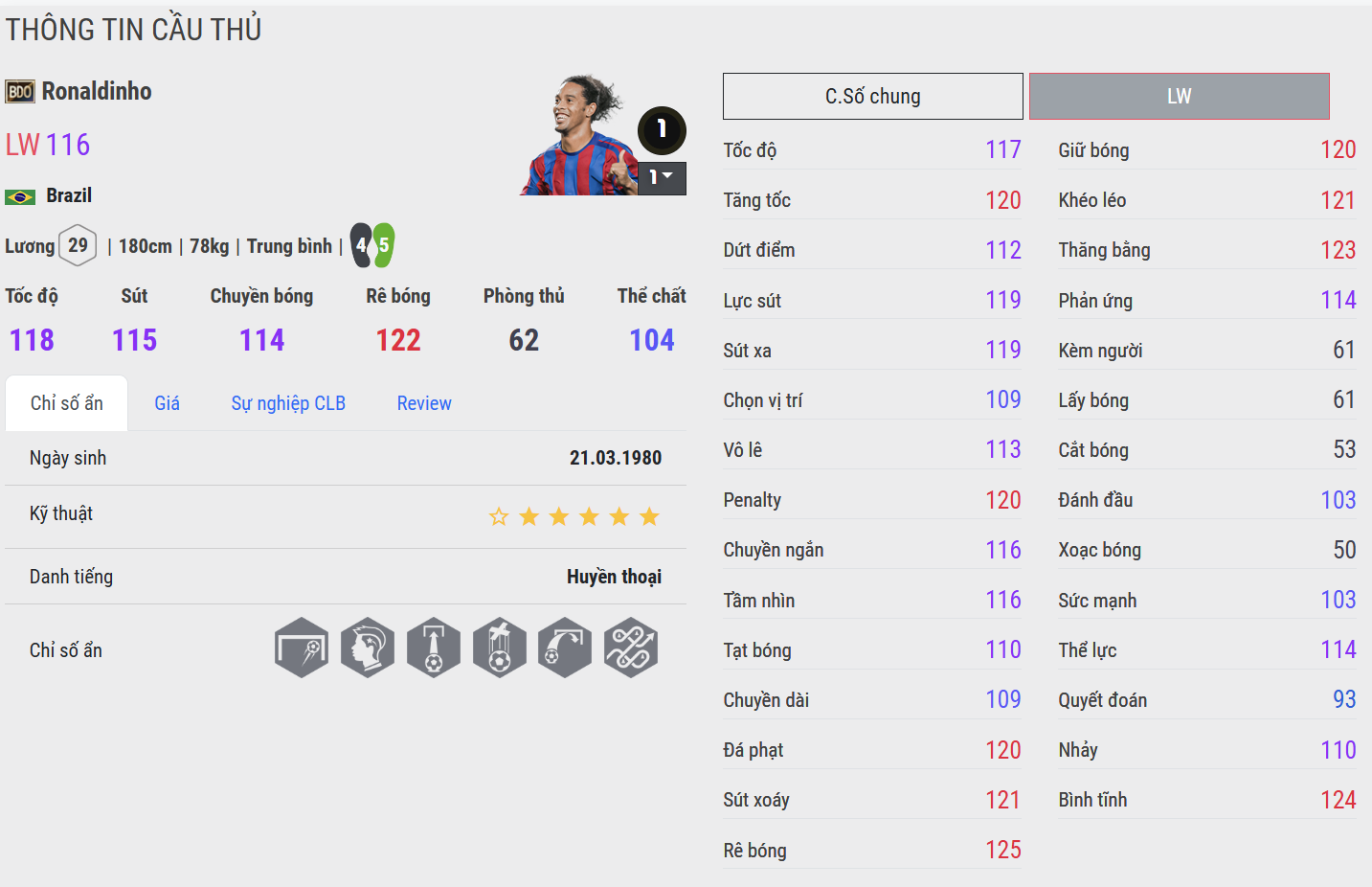The image size is (1372, 887).
Task: Select the ball with up arrow trait icon
Action: coord(434,648)
